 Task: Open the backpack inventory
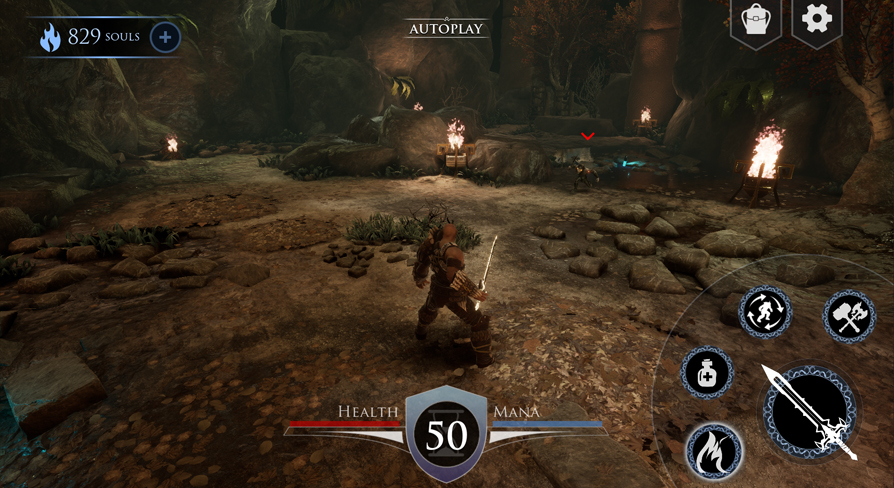pyautogui.click(x=756, y=20)
